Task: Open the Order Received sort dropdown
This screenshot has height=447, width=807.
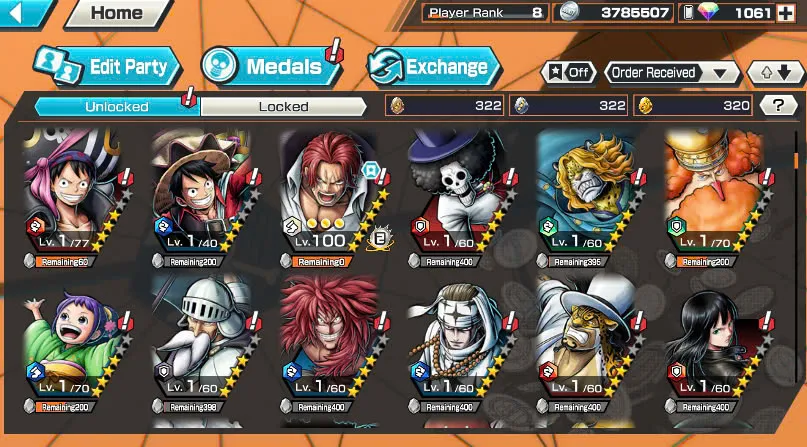Action: click(x=670, y=73)
